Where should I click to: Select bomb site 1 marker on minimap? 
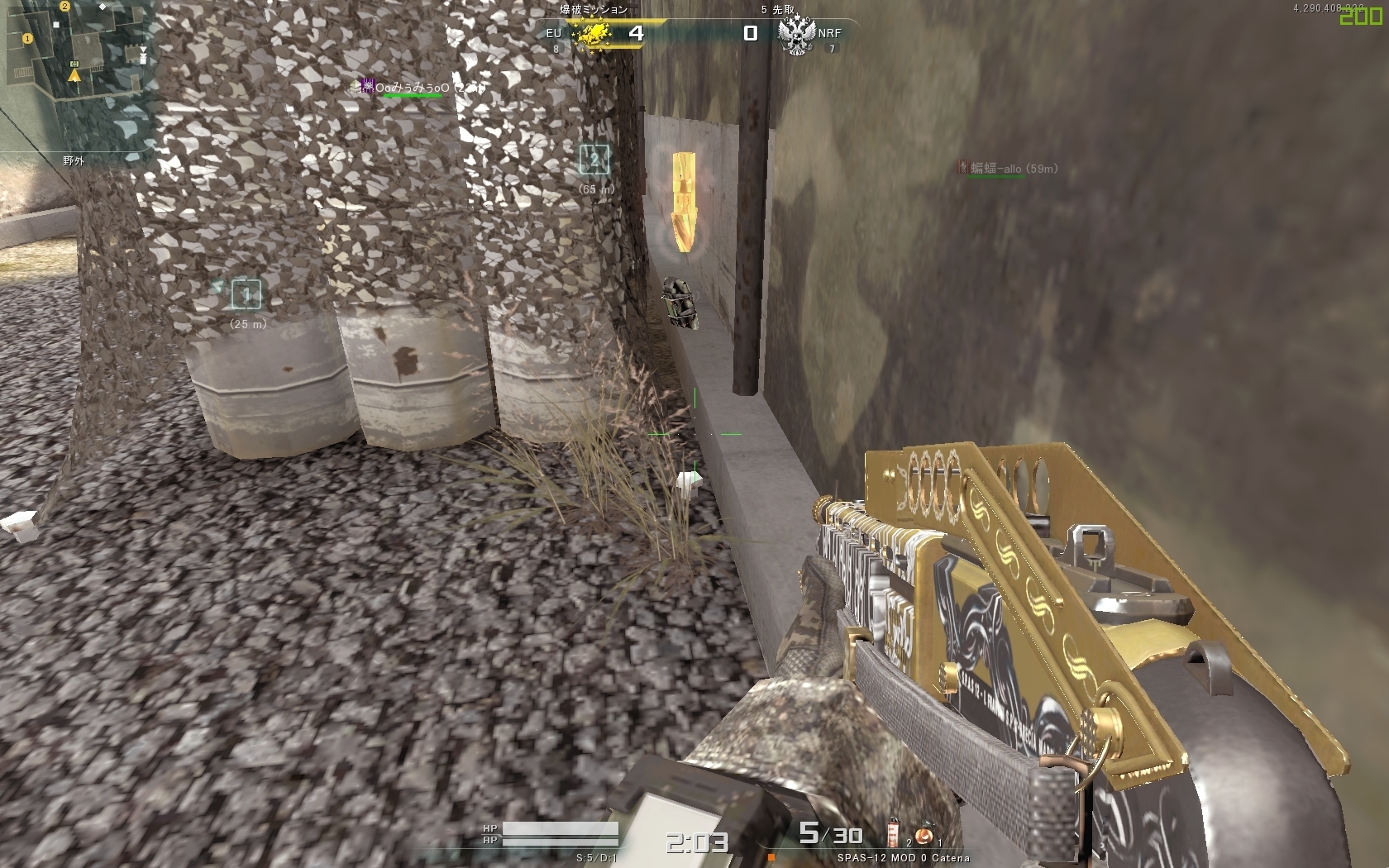pos(27,38)
